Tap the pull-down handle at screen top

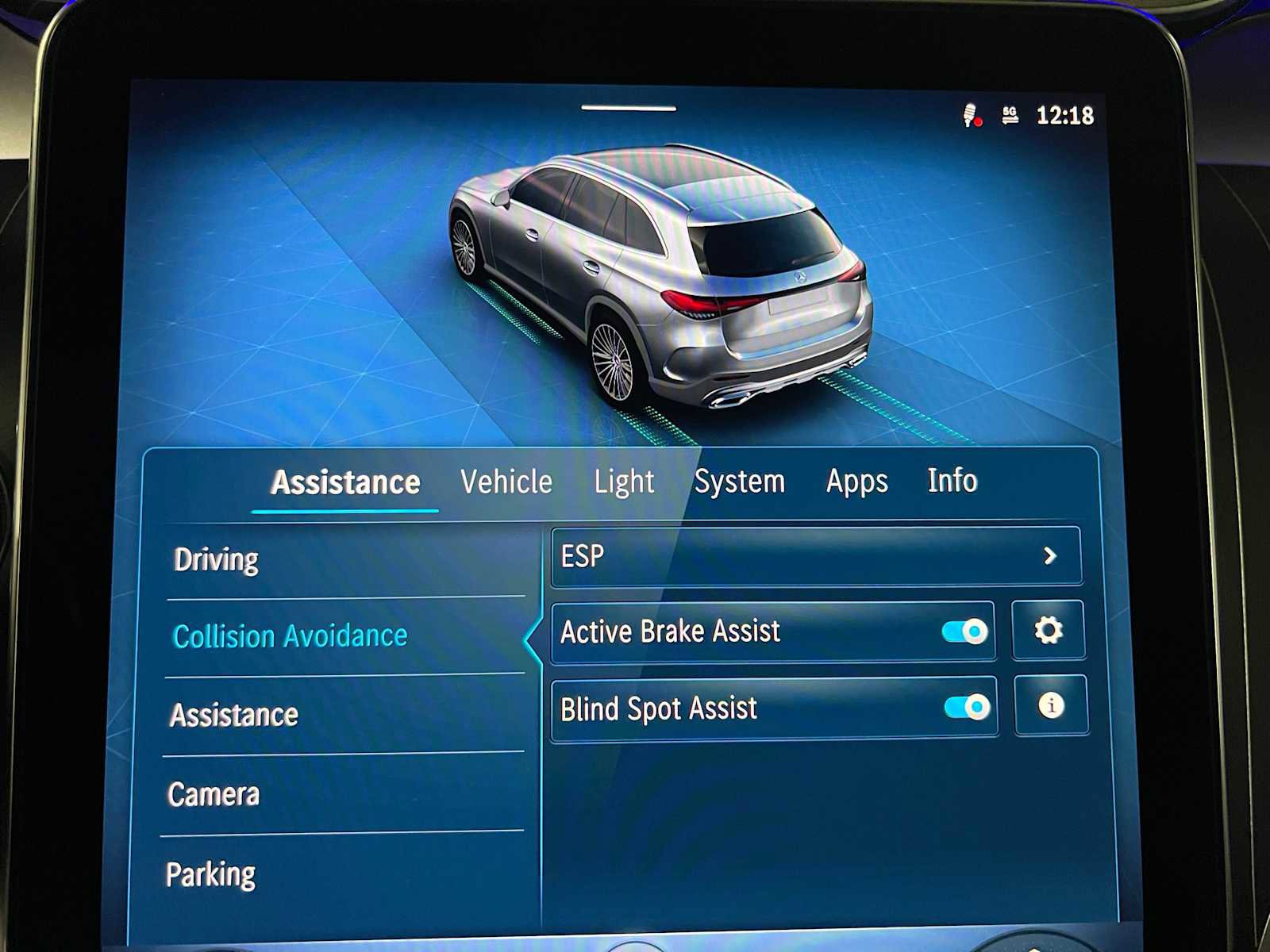627,106
